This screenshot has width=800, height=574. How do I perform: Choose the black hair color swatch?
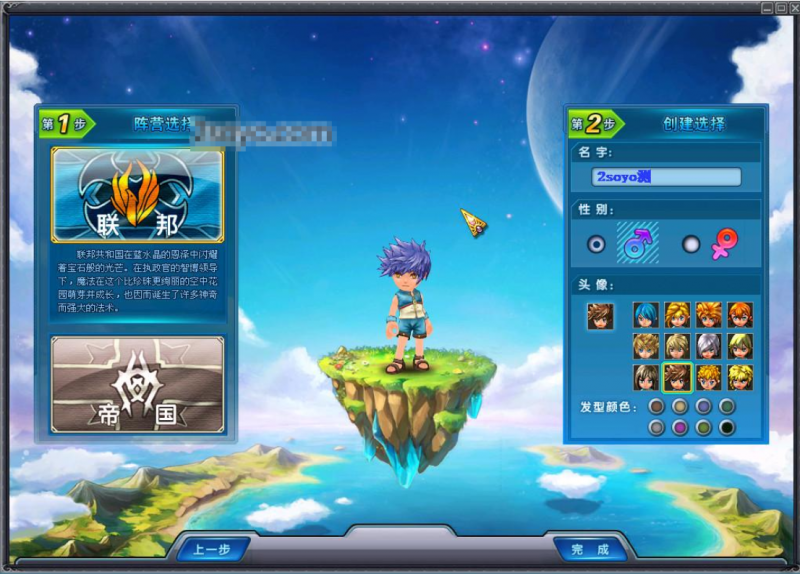(727, 427)
